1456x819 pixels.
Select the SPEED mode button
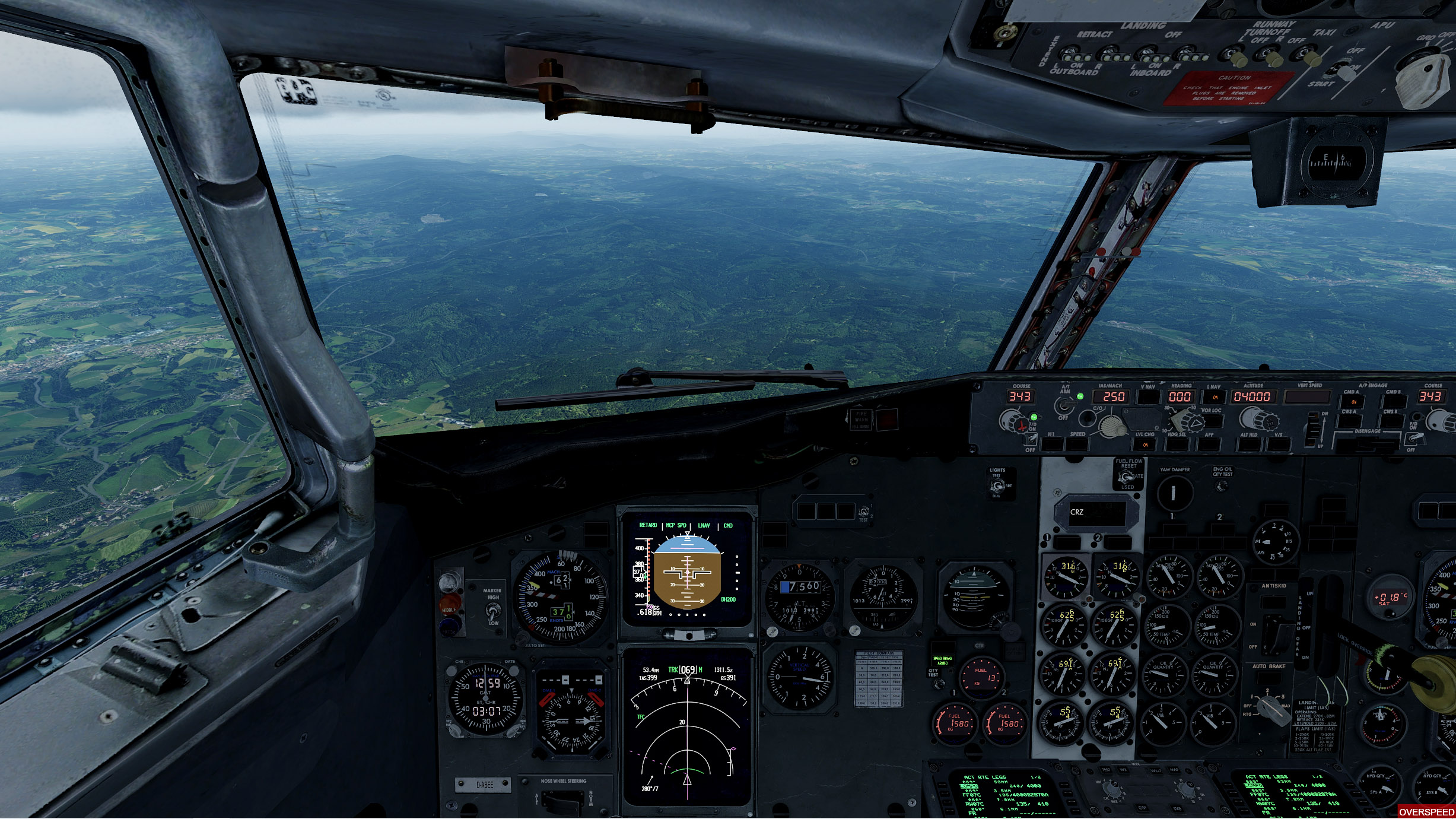click(x=1077, y=444)
